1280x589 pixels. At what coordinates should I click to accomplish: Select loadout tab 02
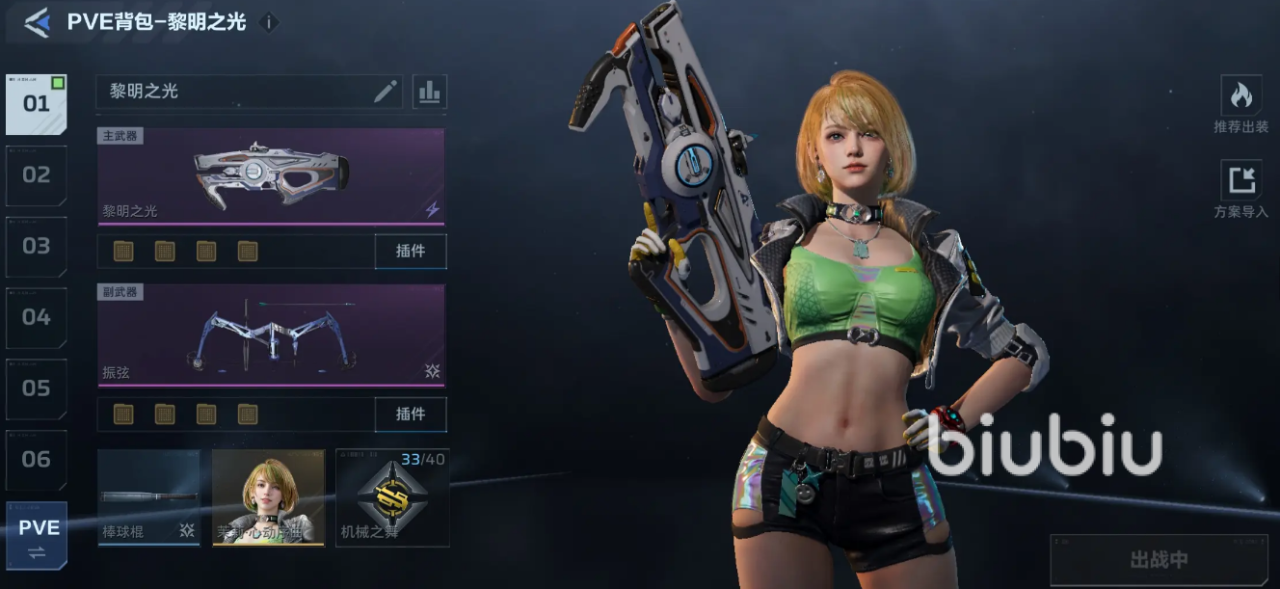click(36, 175)
